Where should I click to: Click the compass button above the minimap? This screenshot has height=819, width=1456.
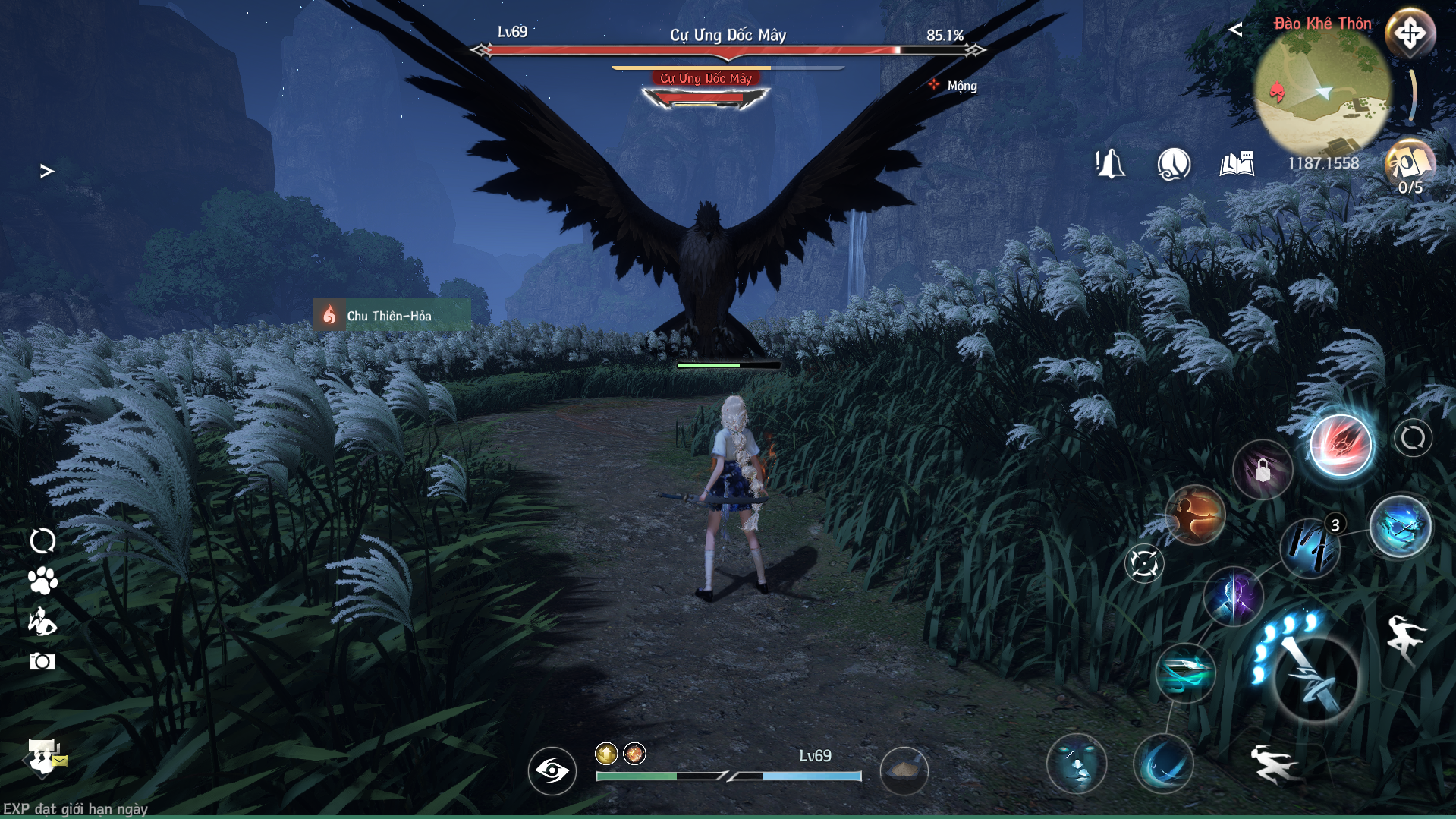(x=1410, y=34)
